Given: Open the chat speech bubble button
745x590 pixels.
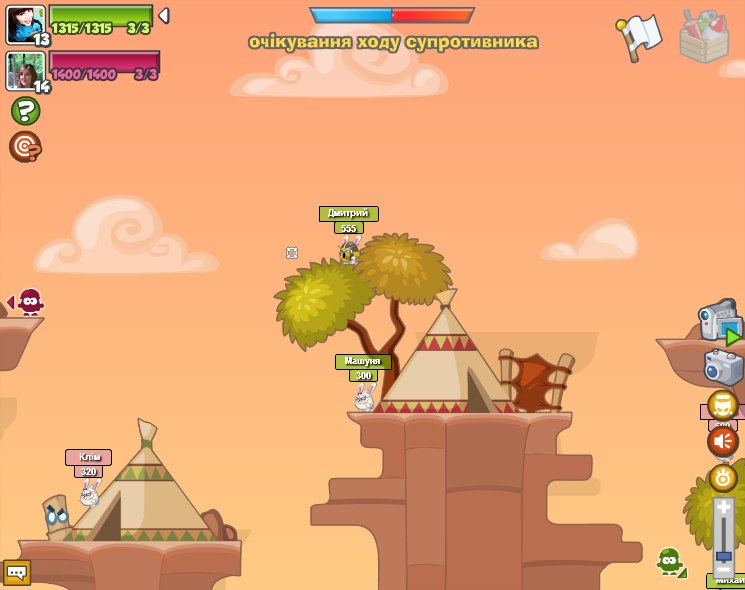Looking at the screenshot, I should click(x=17, y=572).
